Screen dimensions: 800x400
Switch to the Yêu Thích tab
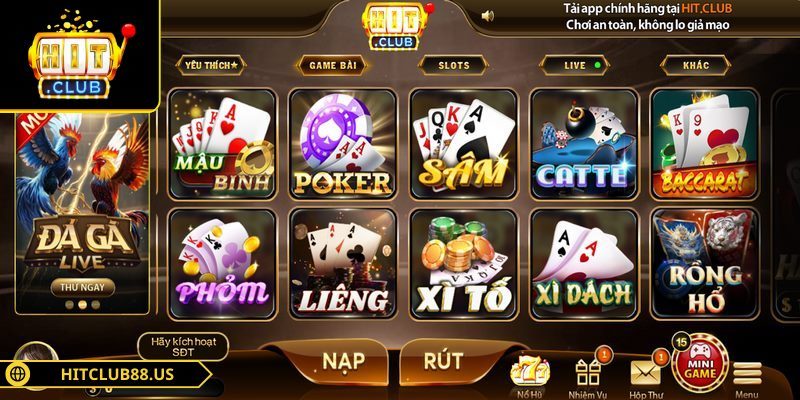(x=212, y=65)
